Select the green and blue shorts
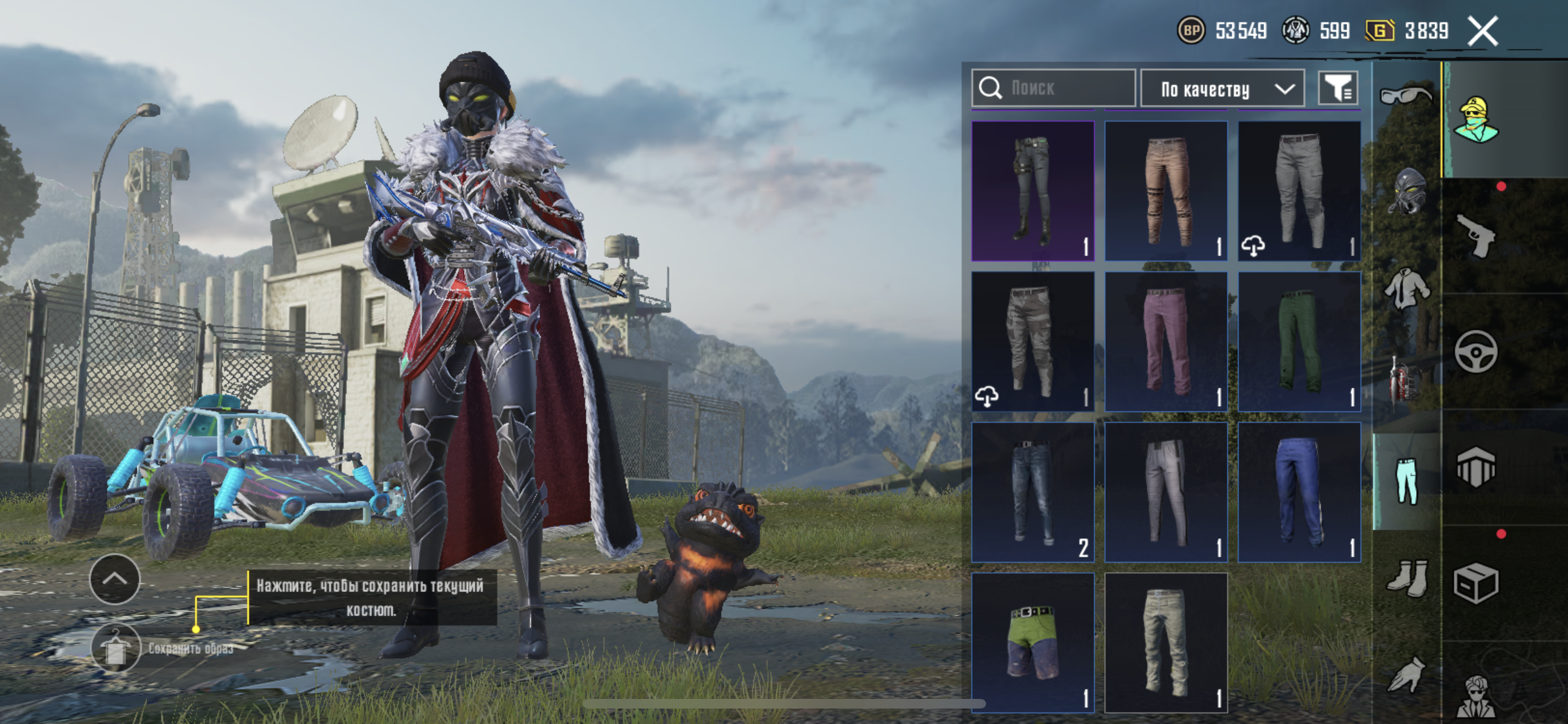Viewport: 1568px width, 724px height. pos(1032,642)
